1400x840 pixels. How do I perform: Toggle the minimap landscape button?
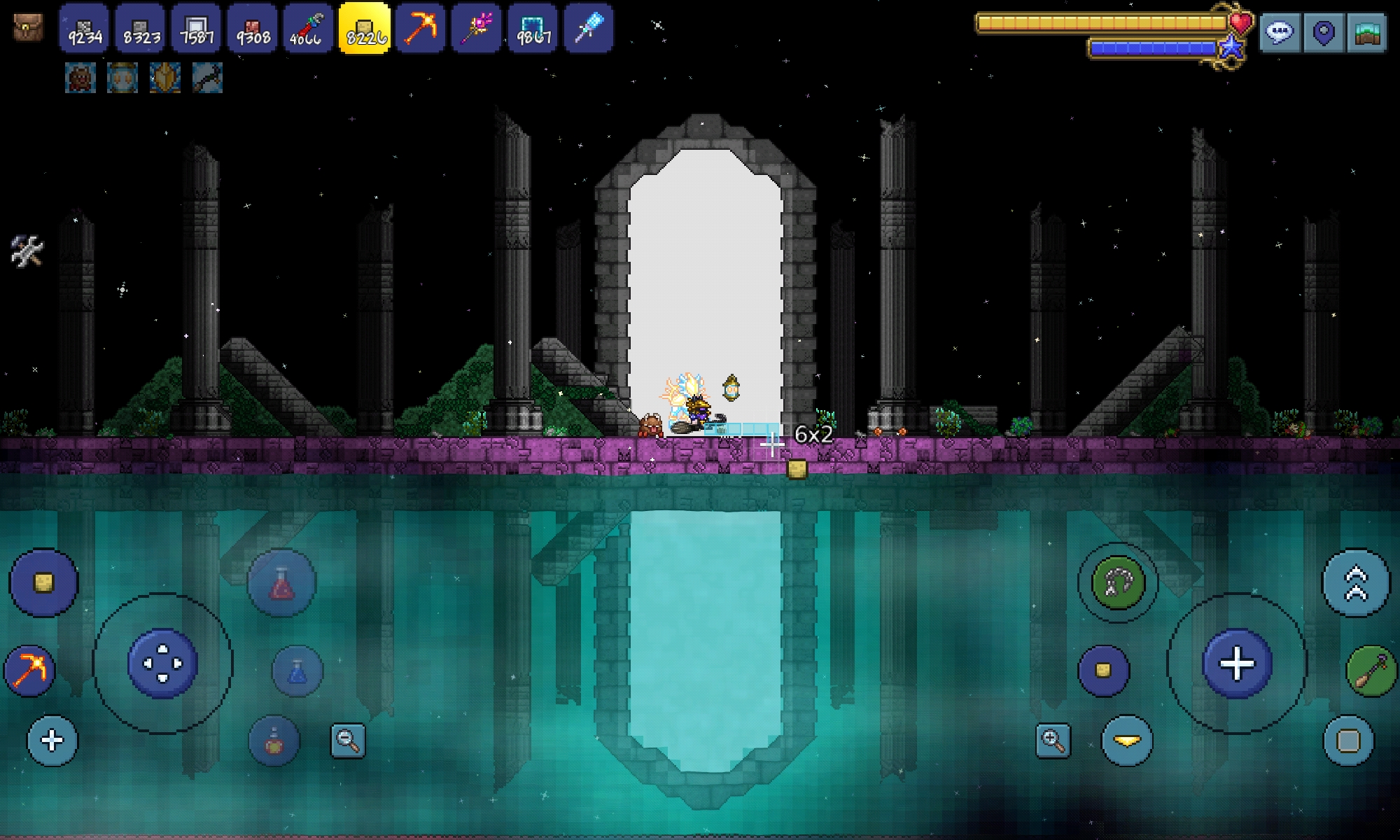(x=1366, y=32)
